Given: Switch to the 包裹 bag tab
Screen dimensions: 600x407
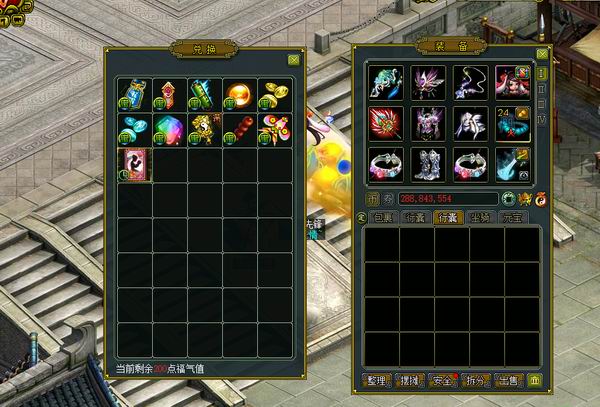Looking at the screenshot, I should [x=384, y=216].
